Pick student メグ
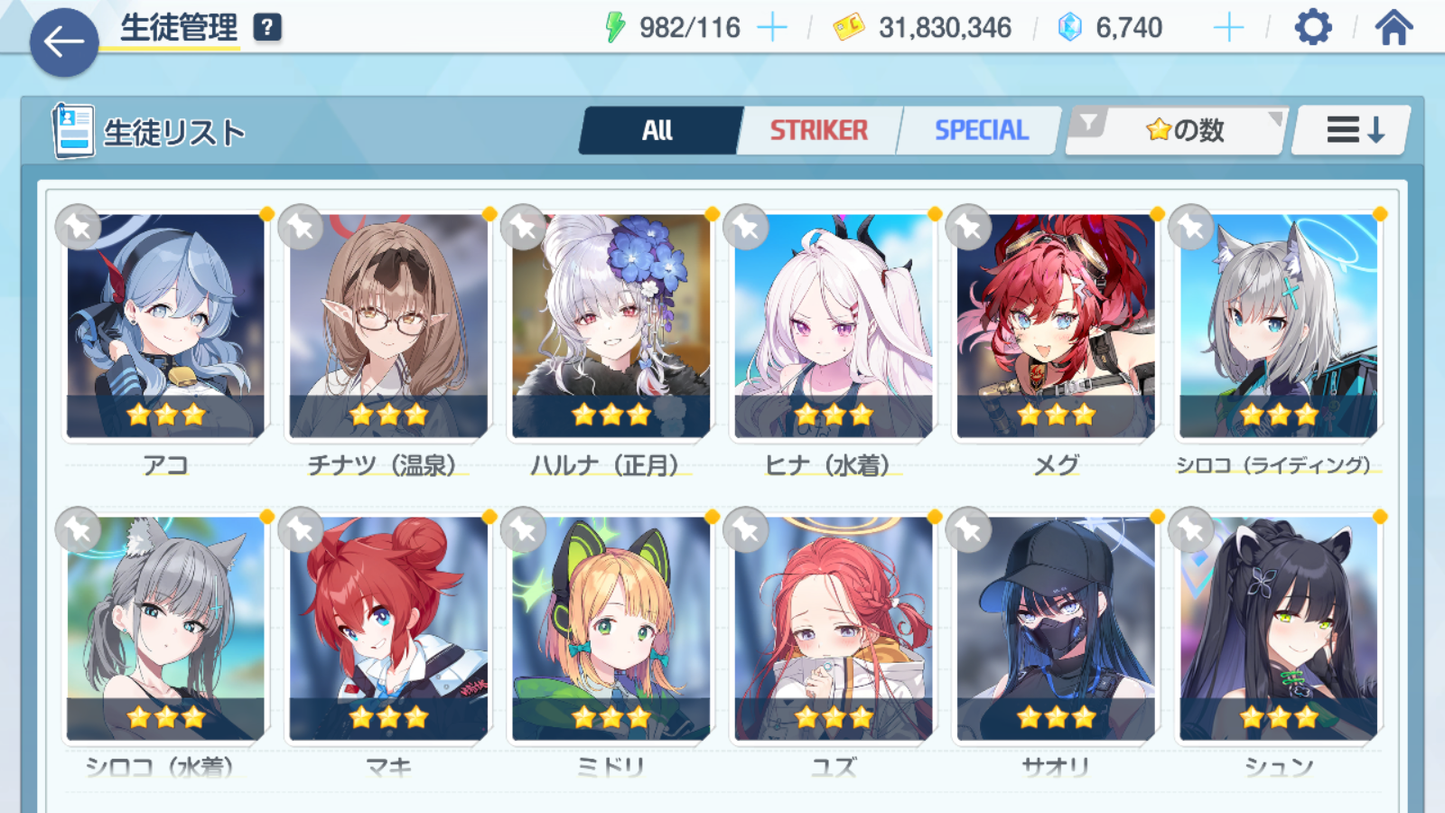The width and height of the screenshot is (1445, 813). 1056,326
